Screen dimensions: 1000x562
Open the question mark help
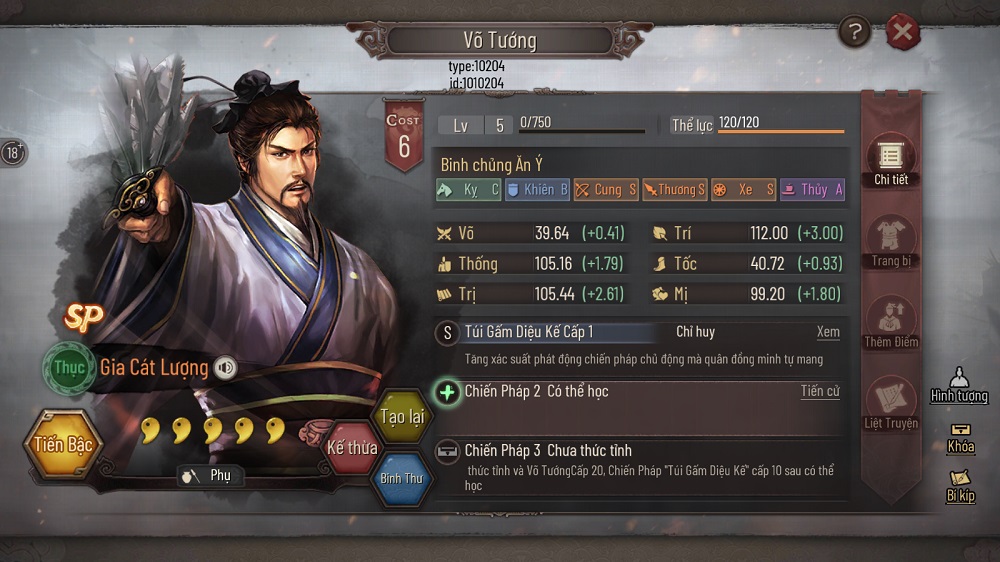(854, 33)
